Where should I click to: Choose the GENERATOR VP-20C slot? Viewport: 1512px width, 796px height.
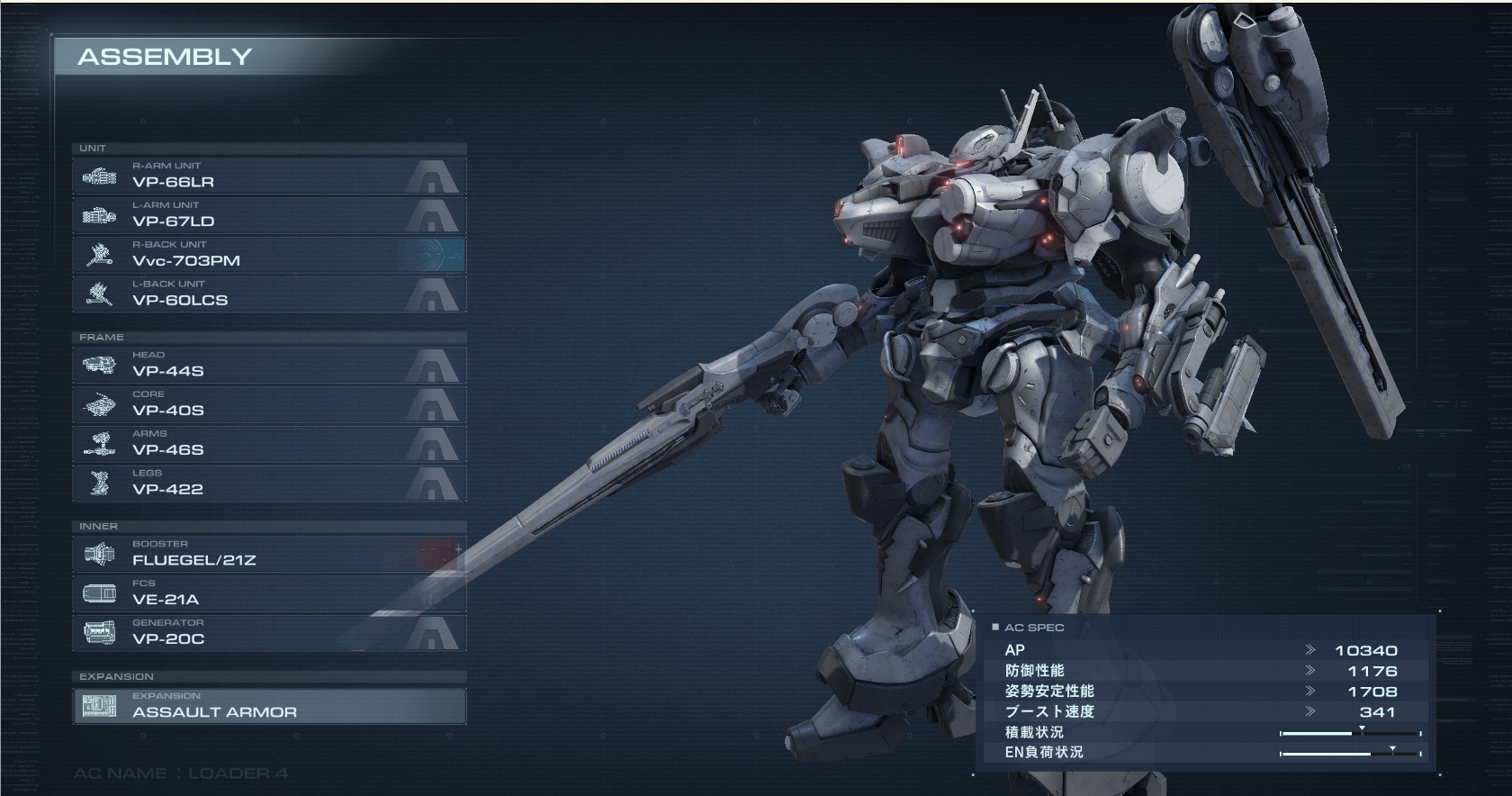coord(268,634)
